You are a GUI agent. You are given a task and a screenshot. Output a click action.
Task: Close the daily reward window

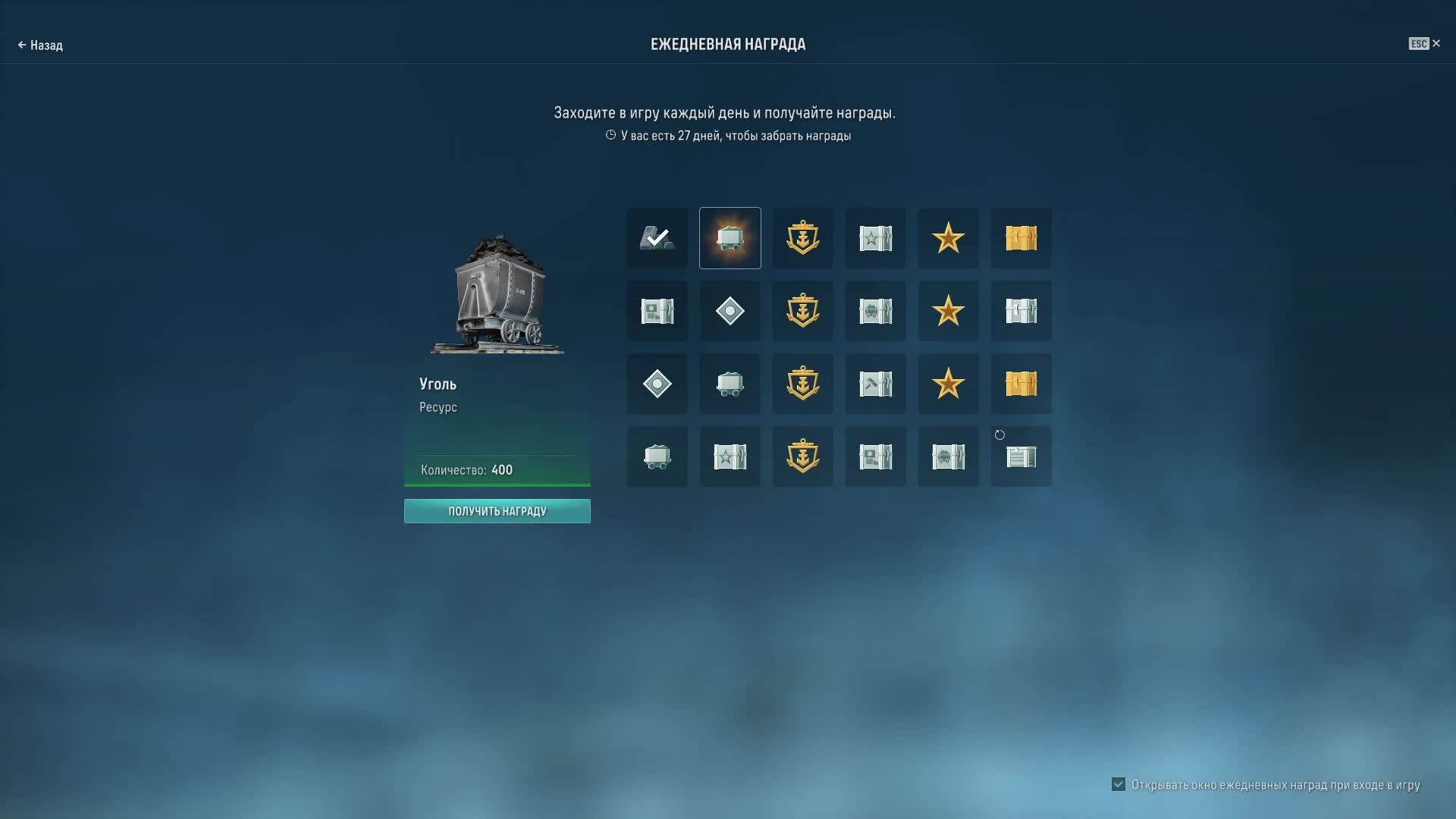[1436, 44]
